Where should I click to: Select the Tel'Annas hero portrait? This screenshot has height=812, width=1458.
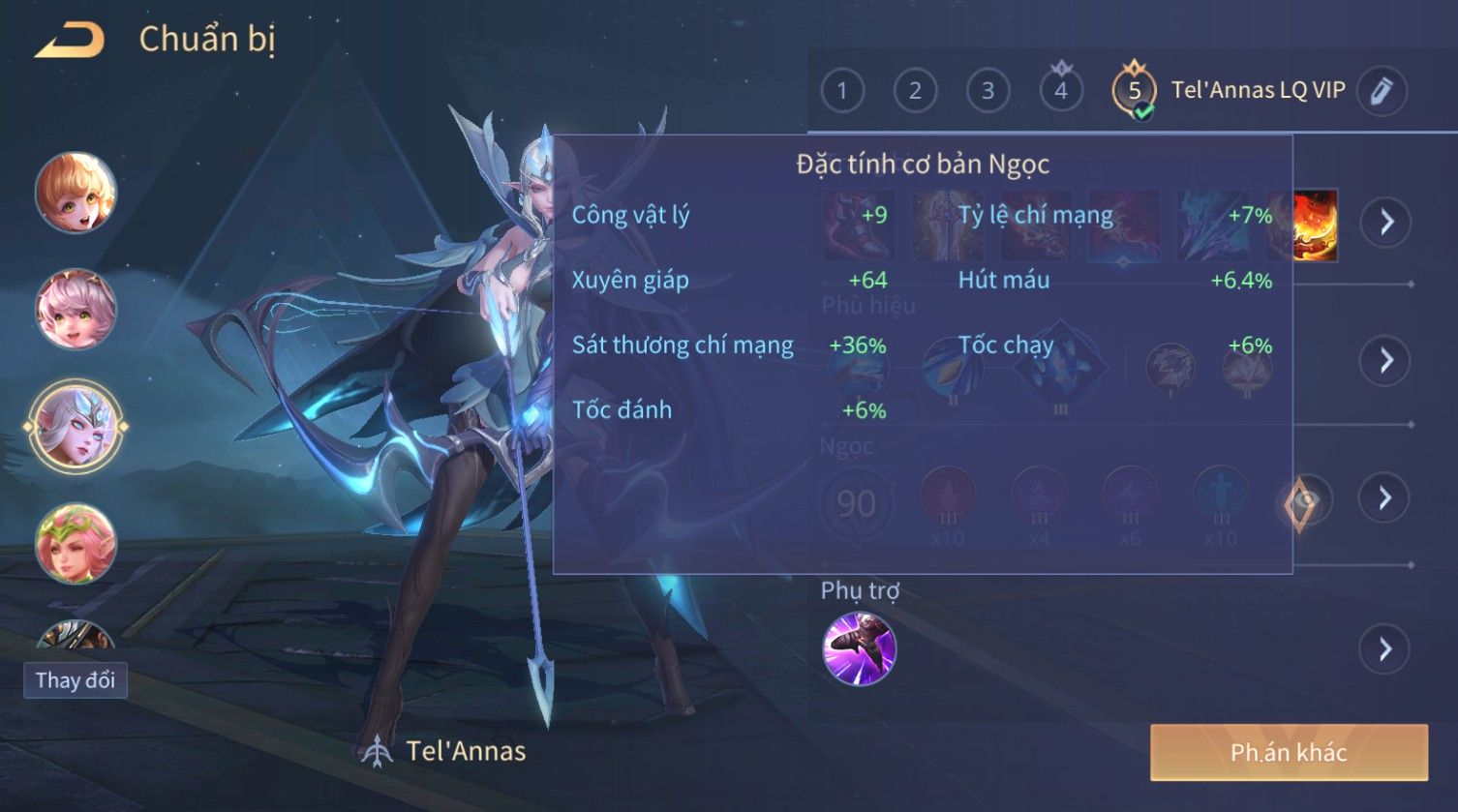click(x=76, y=426)
